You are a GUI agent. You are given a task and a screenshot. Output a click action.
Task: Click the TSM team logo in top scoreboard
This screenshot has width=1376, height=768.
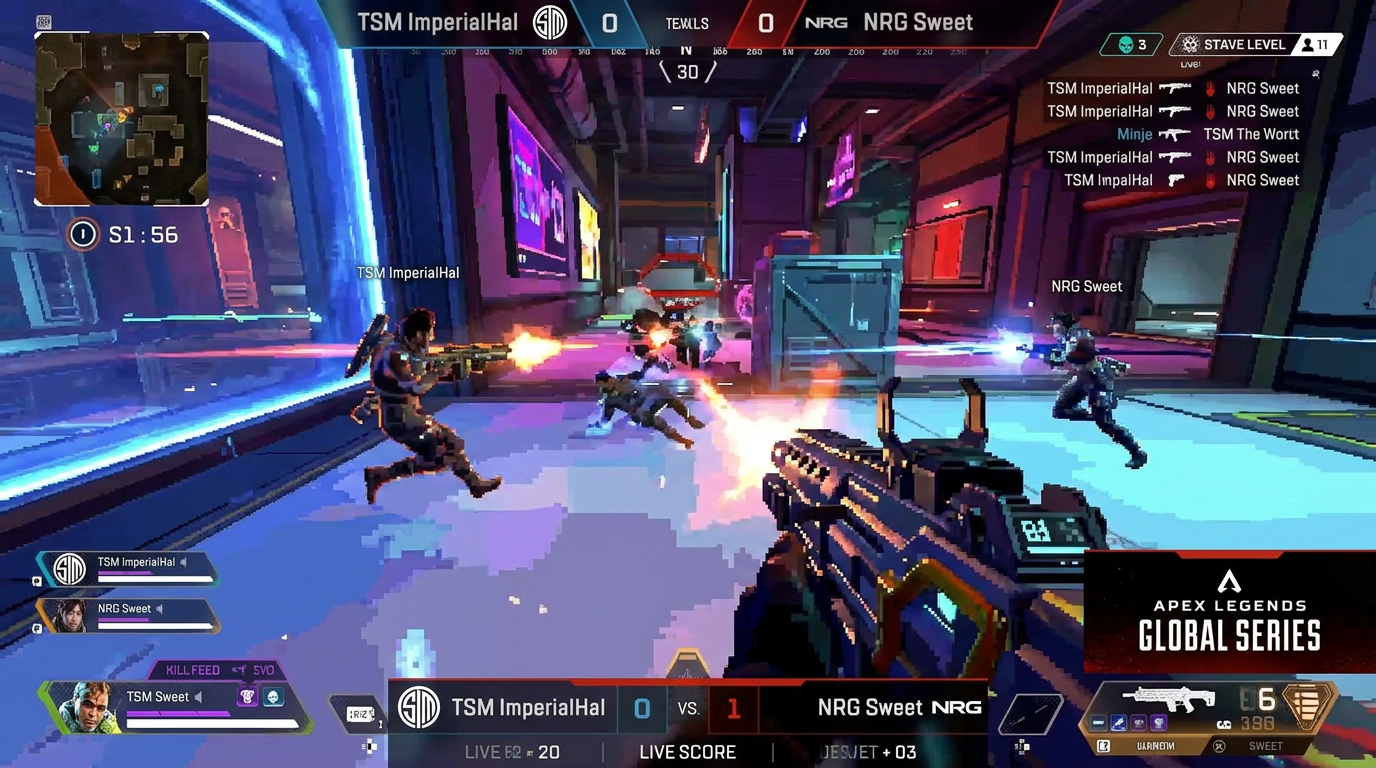pyautogui.click(x=549, y=22)
